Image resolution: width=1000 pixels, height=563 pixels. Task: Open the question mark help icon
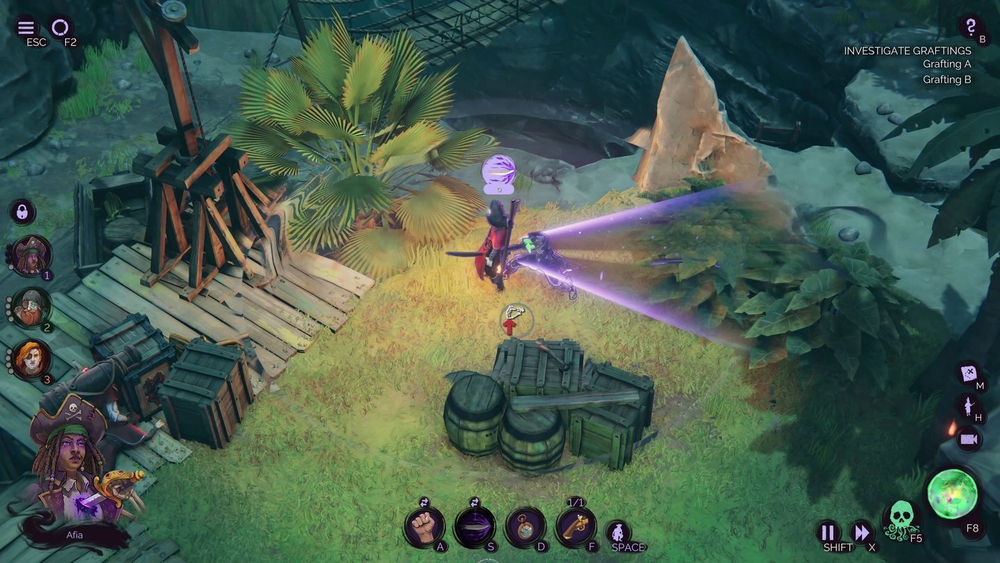970,26
